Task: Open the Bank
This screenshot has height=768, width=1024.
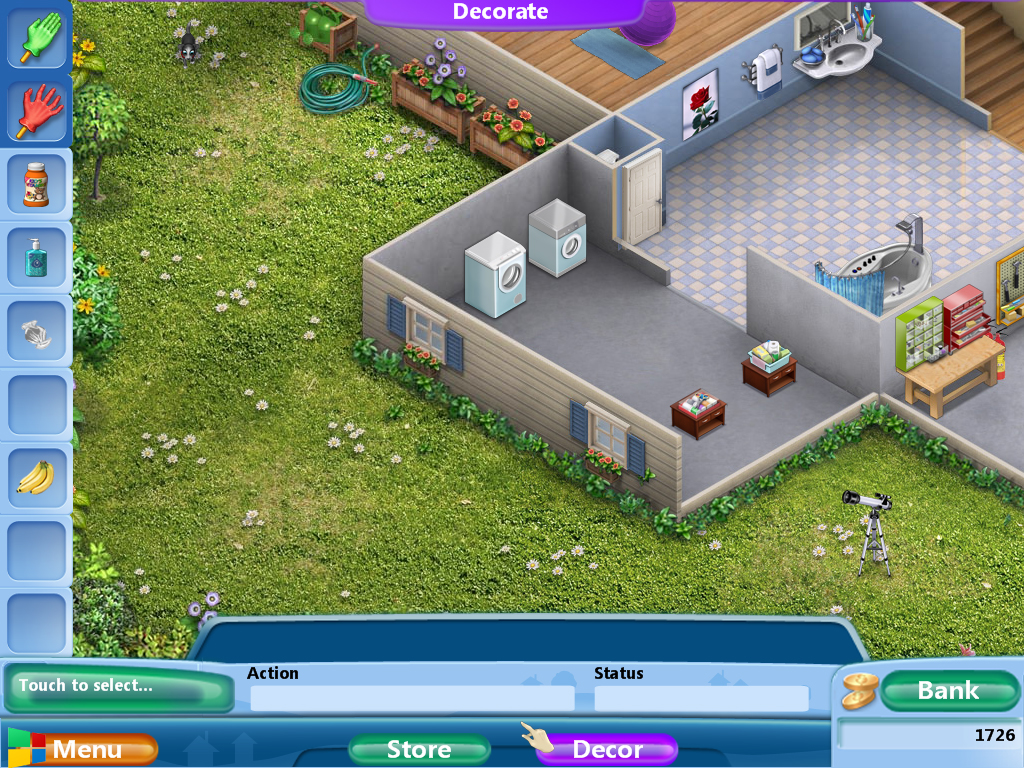Action: (948, 690)
